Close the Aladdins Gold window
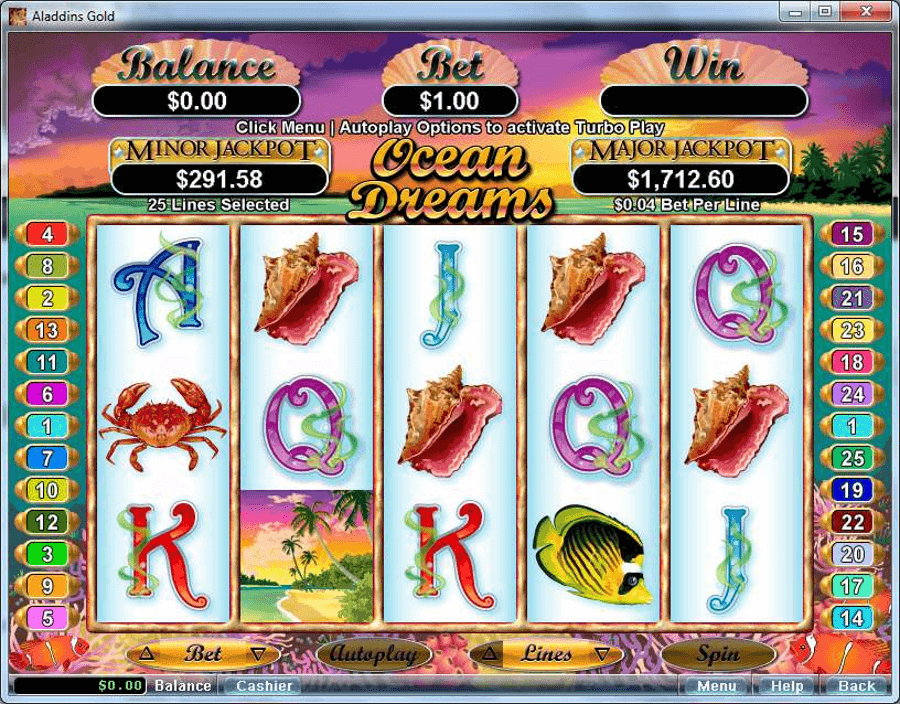 pos(865,12)
